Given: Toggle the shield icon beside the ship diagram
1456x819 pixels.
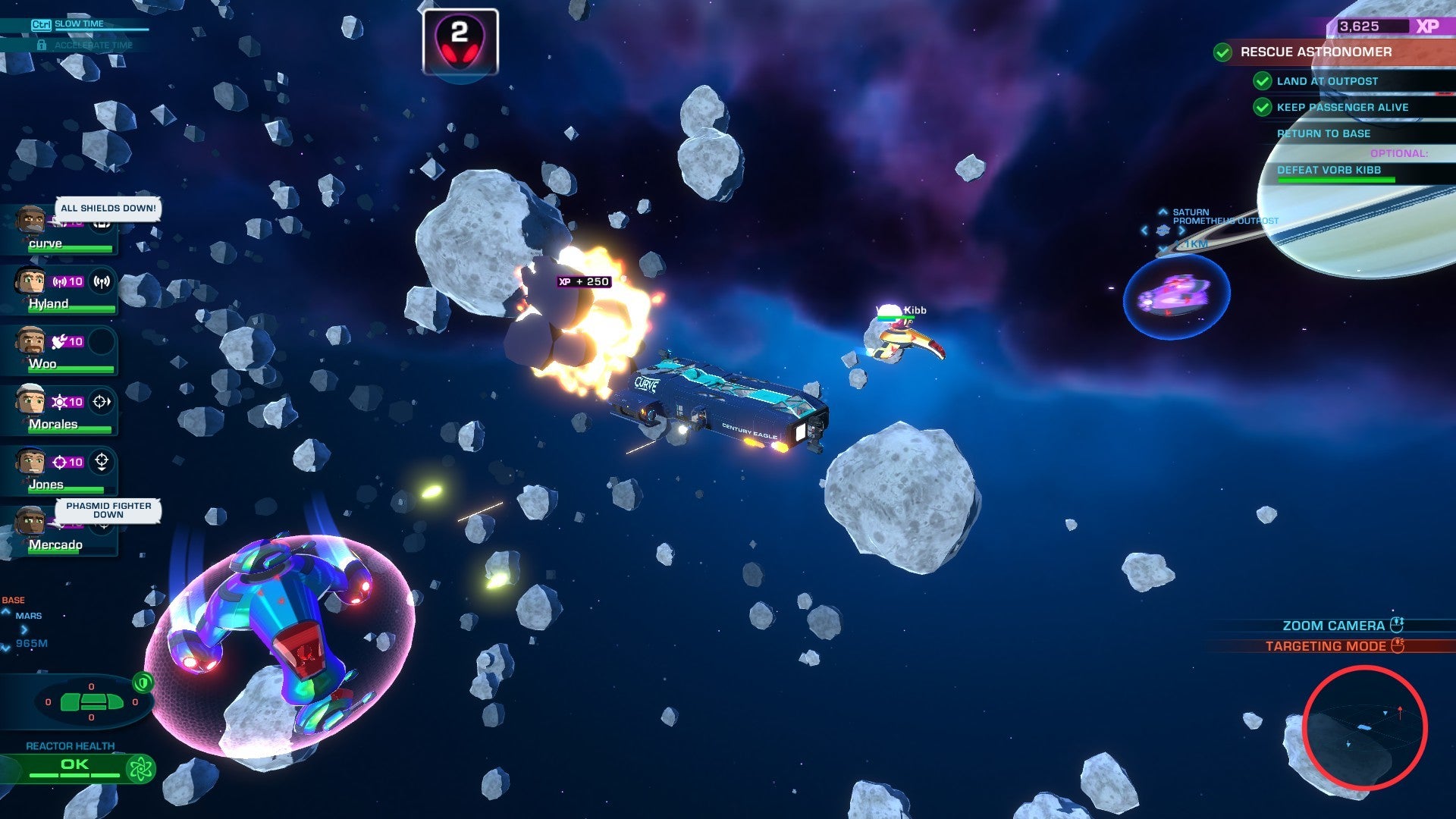Looking at the screenshot, I should click(143, 682).
